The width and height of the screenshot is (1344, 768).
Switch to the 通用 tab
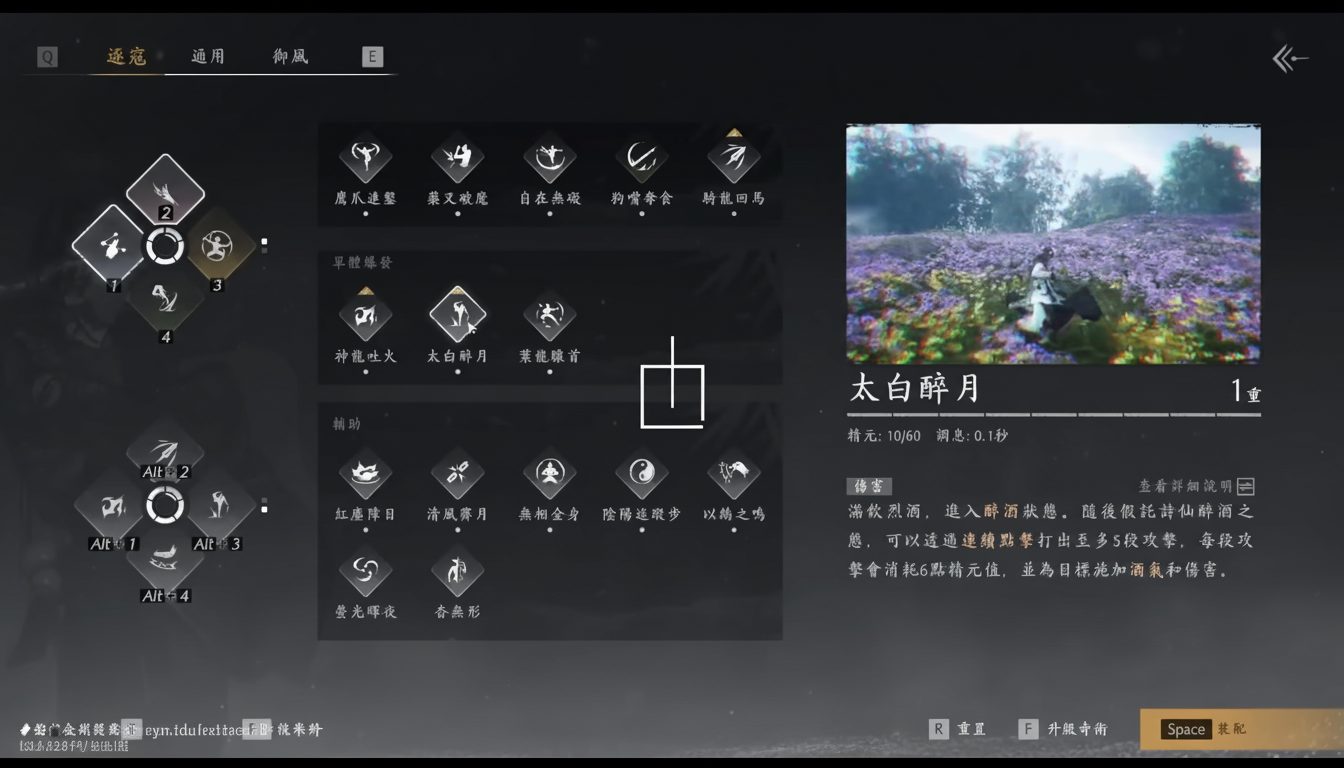[x=207, y=57]
